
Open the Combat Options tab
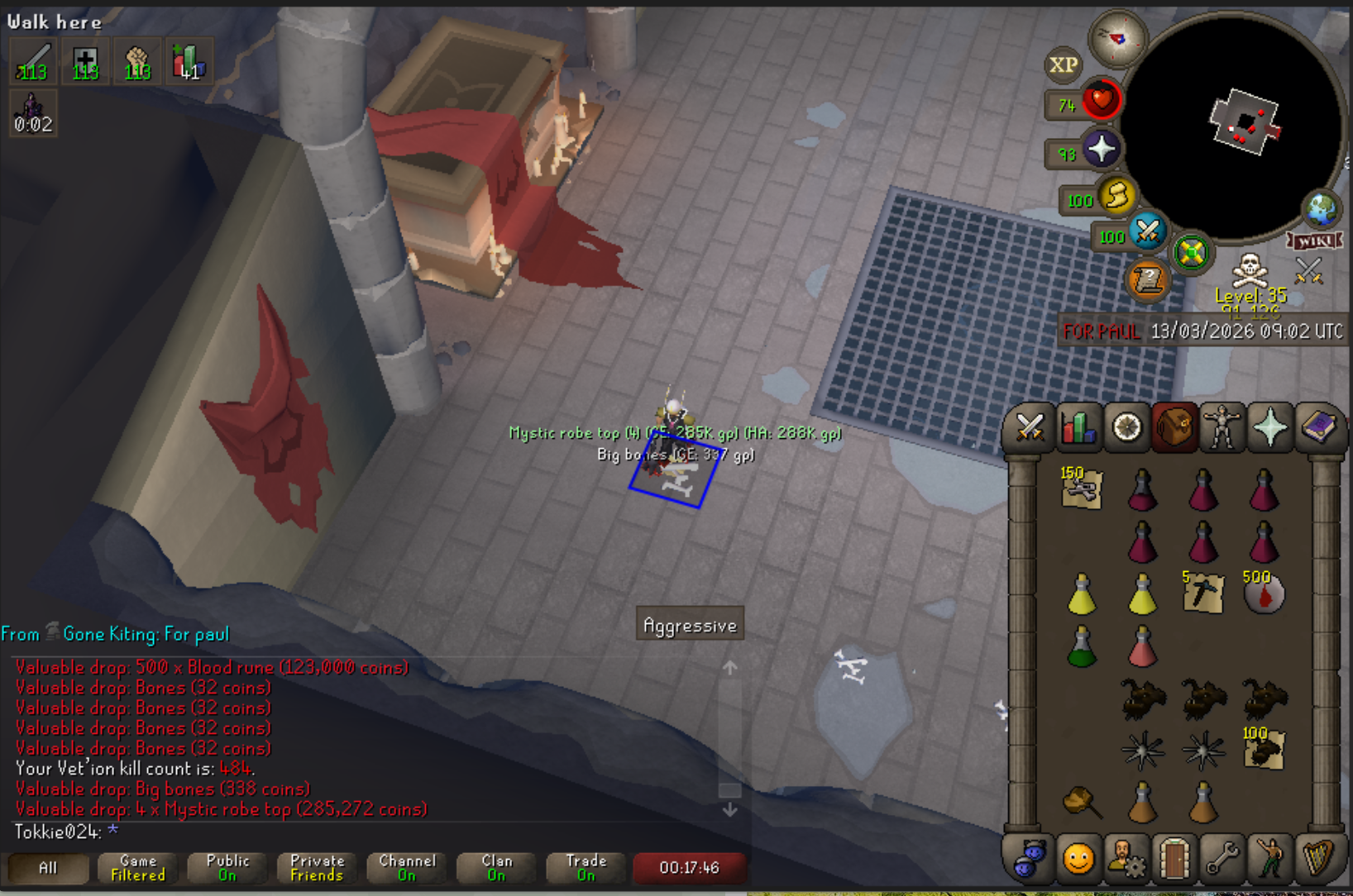point(1030,428)
